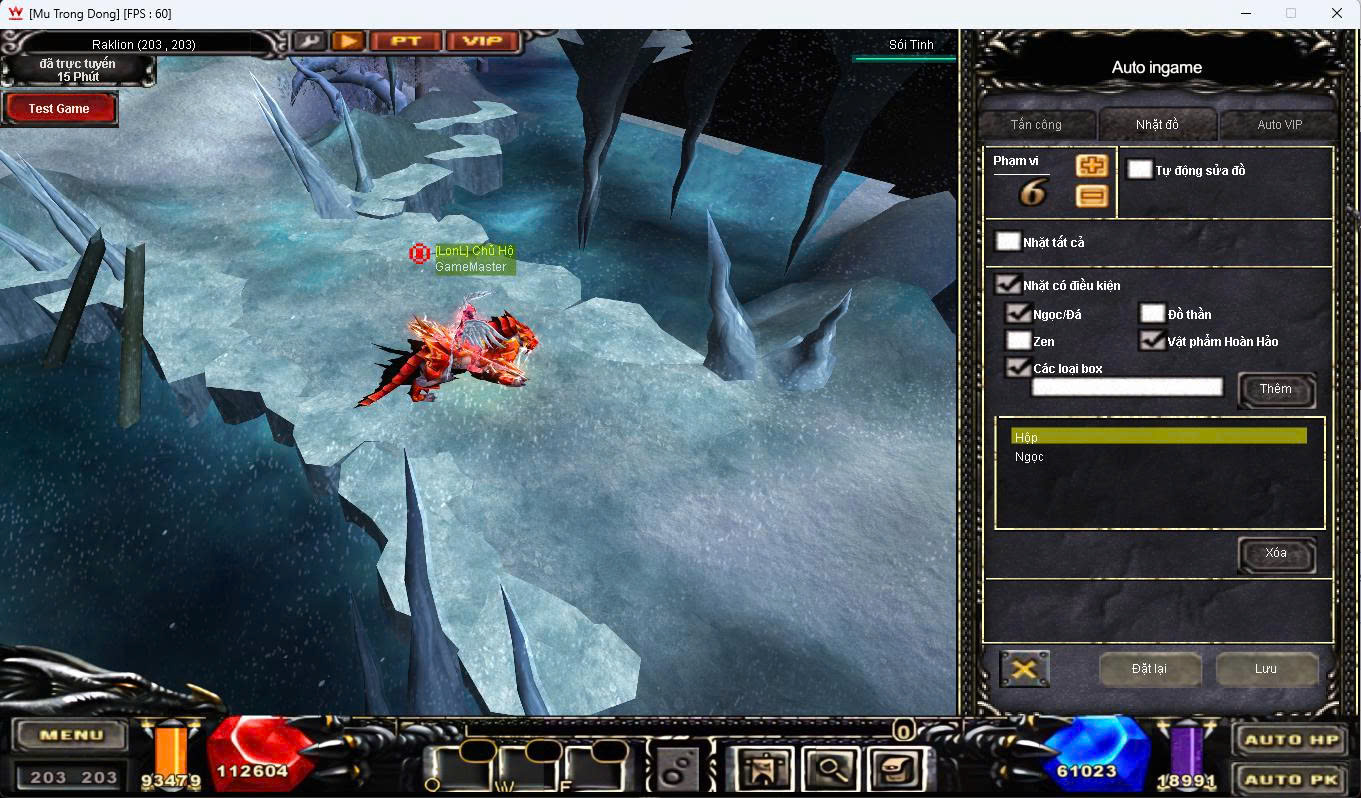
Task: Tick the Nhặt tất cả checkbox
Action: (x=1008, y=242)
